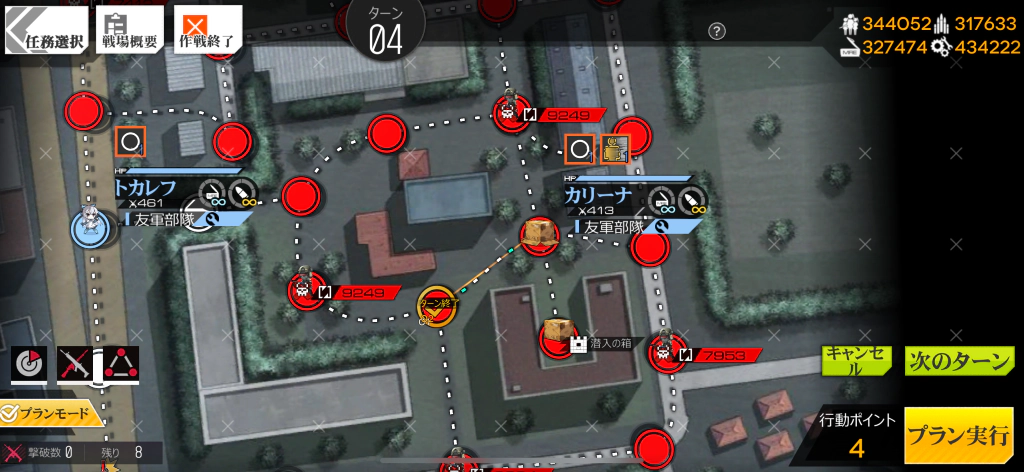Click the radar scan icon

click(x=29, y=364)
